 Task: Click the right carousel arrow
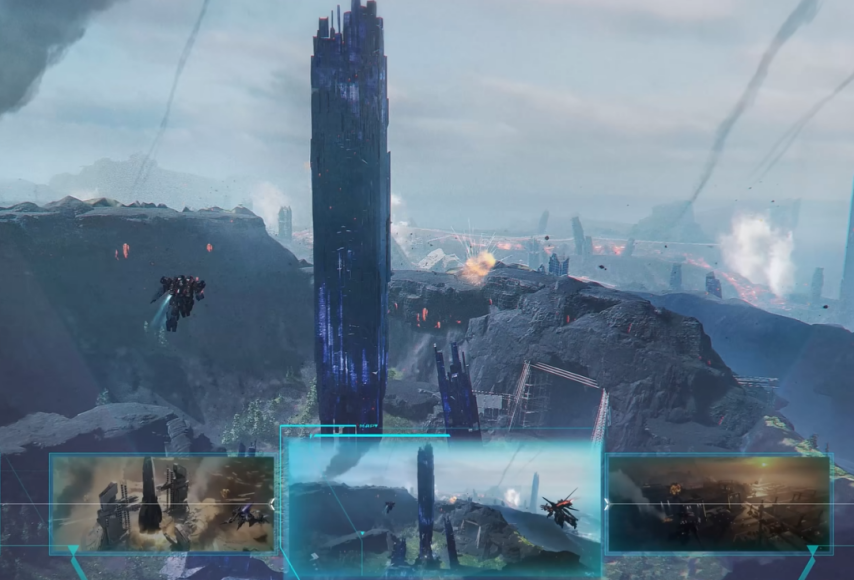(606, 505)
